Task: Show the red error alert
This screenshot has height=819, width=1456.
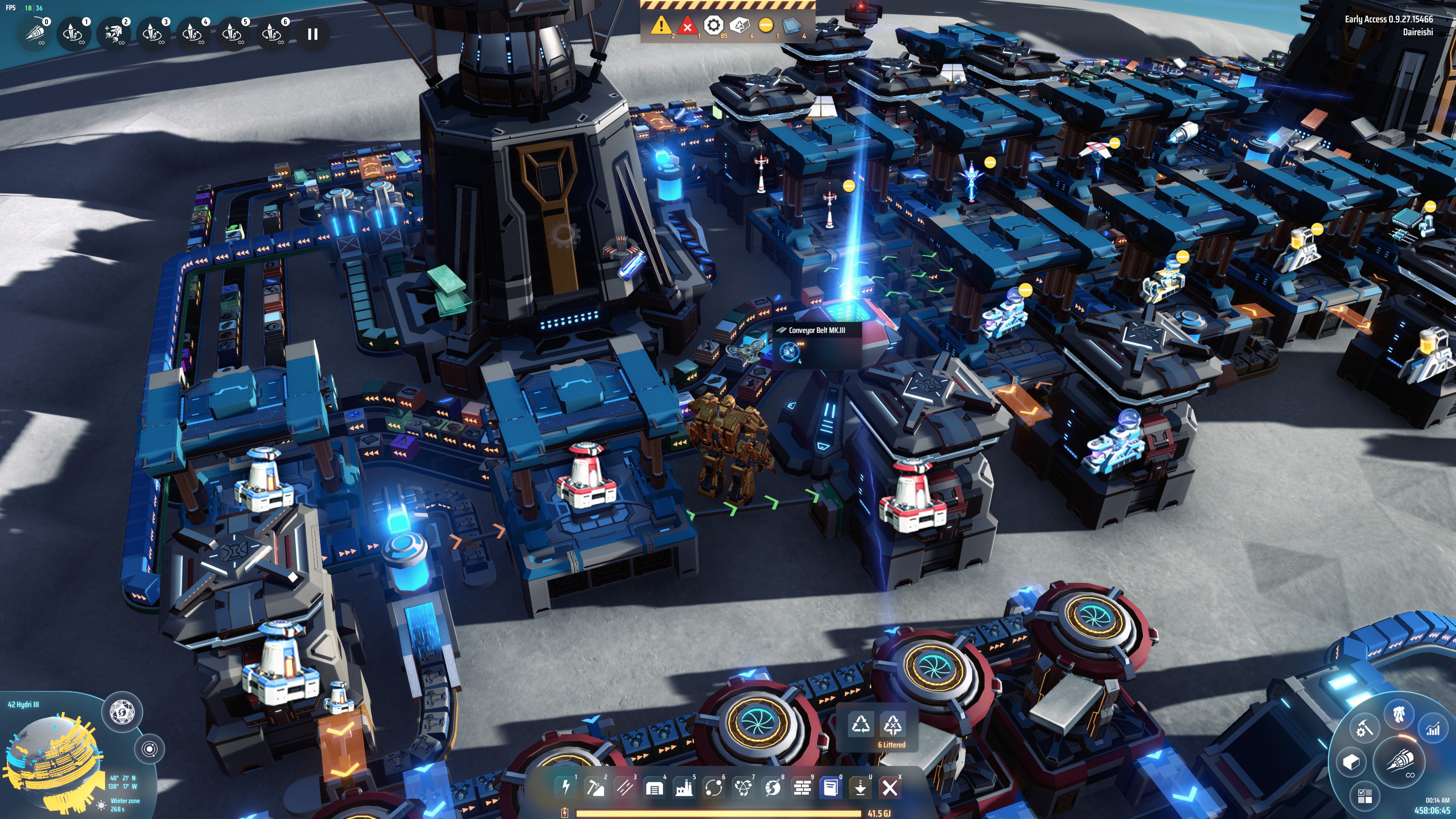Action: pos(687,26)
